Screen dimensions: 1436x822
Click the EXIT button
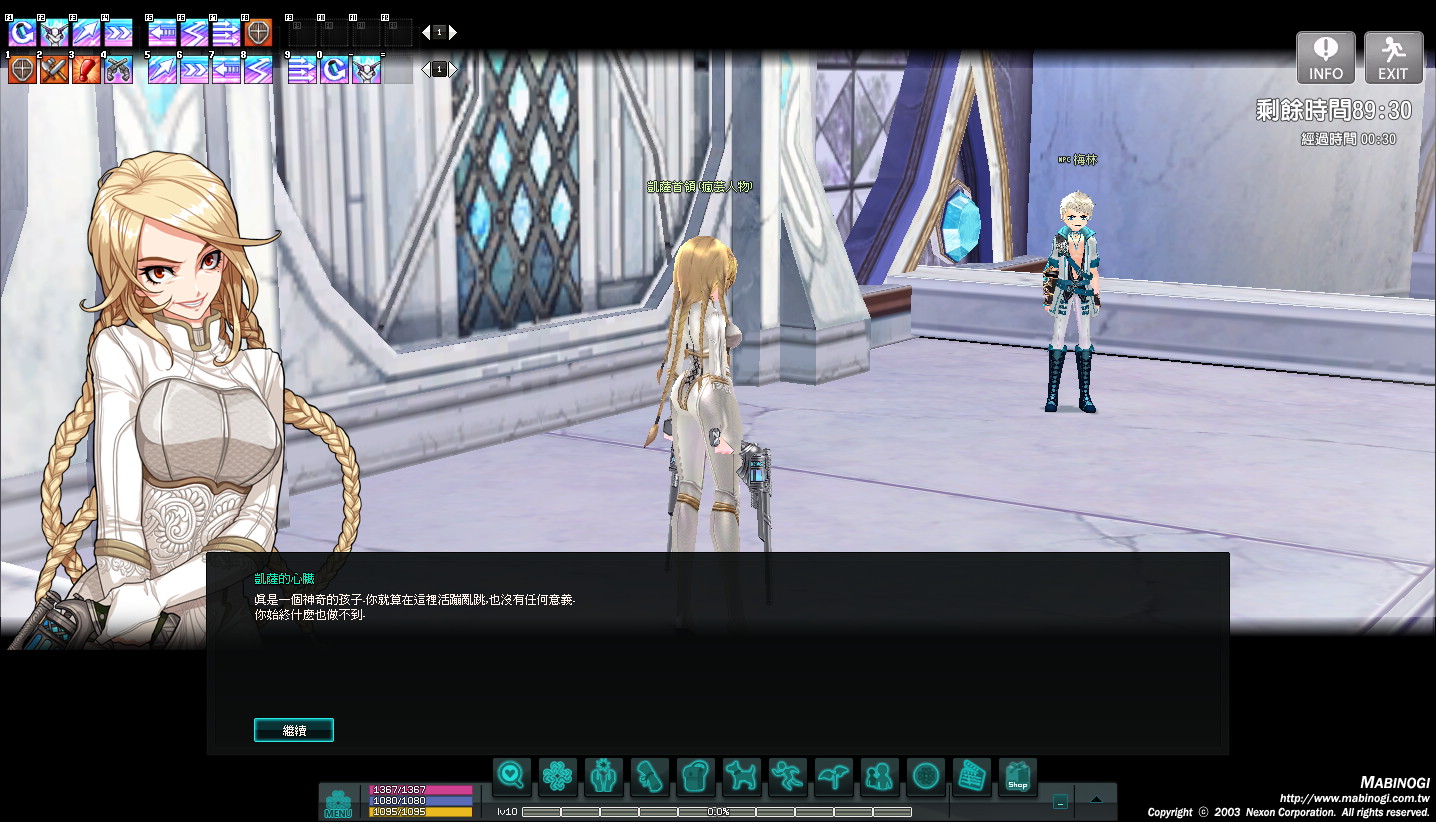pyautogui.click(x=1393, y=58)
